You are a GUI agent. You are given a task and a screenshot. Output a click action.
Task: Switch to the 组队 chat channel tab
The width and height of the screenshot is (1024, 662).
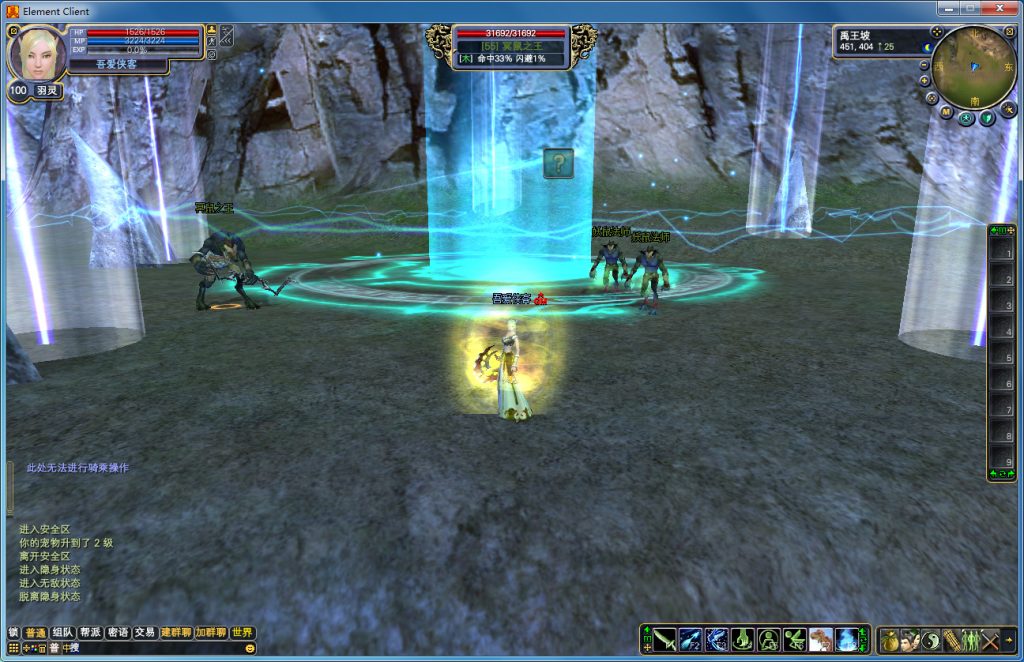click(63, 632)
